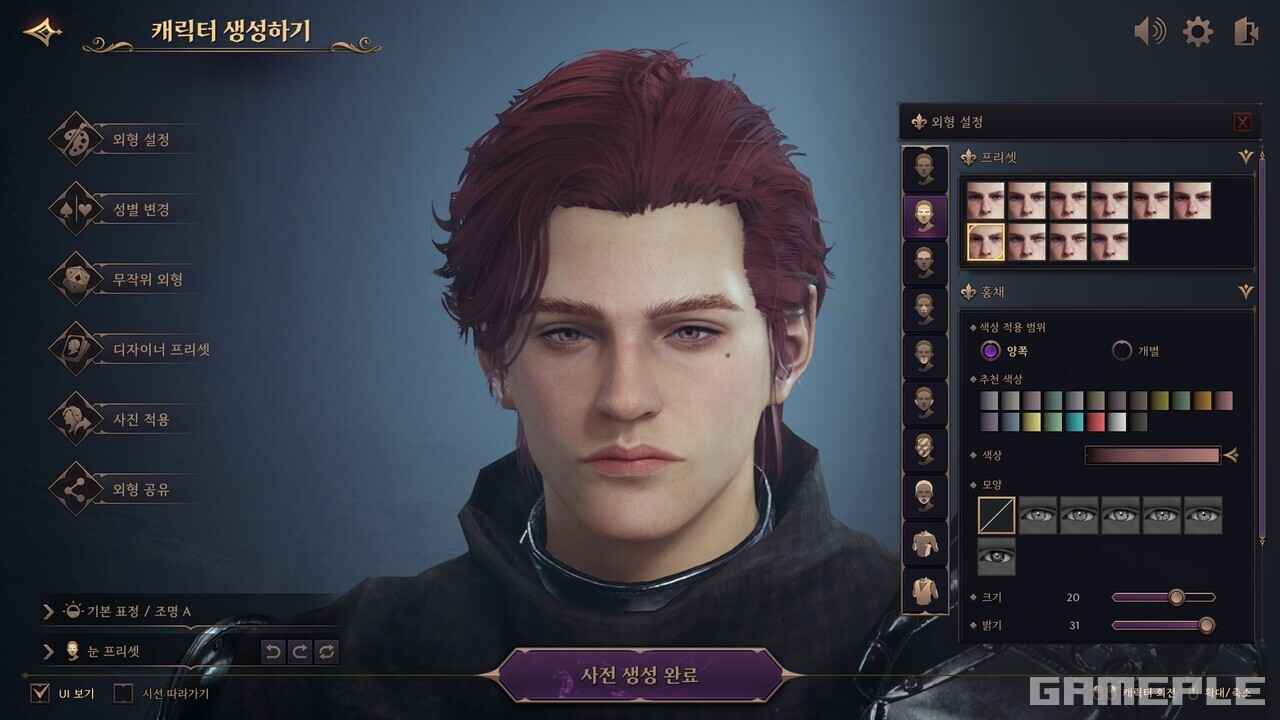This screenshot has height=720, width=1280.
Task: Enable 시선 따라가기 gaze follow checkbox
Action: click(x=123, y=693)
